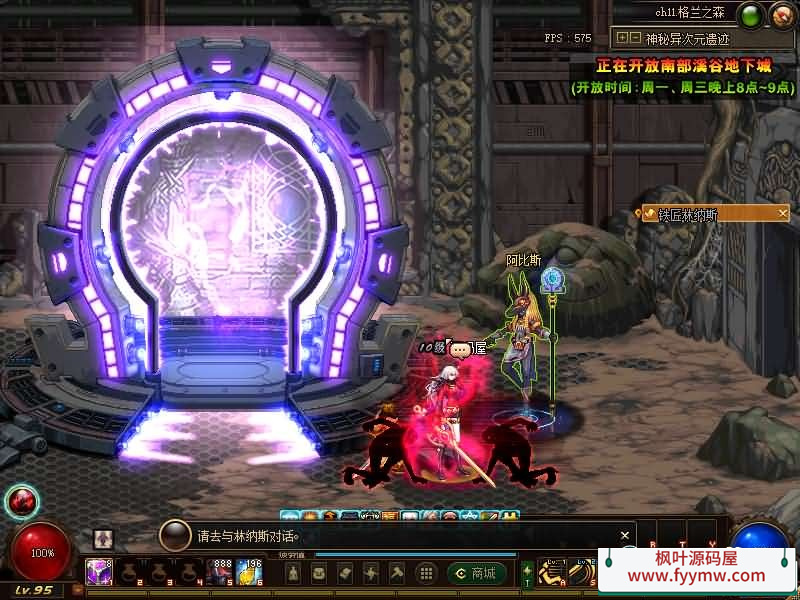Open the hammer icon menu
This screenshot has width=800, height=600.
(396, 573)
